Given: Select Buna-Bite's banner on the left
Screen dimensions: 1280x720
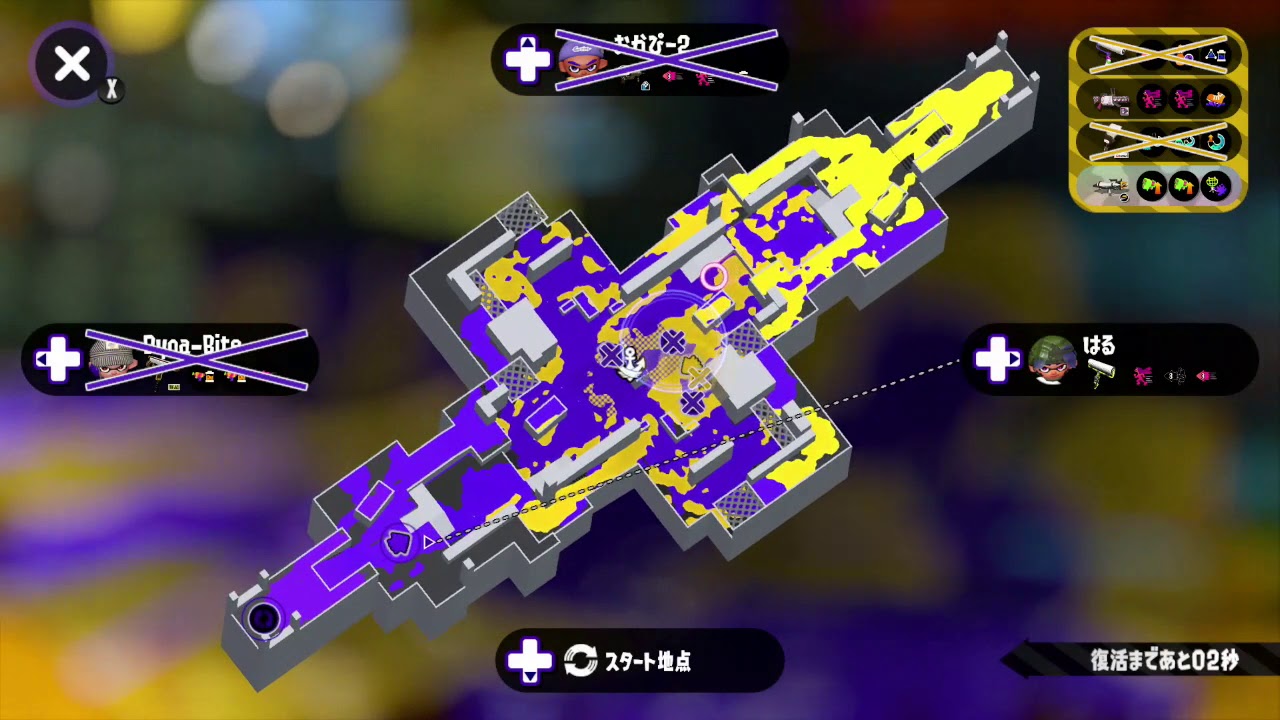Looking at the screenshot, I should tap(170, 360).
